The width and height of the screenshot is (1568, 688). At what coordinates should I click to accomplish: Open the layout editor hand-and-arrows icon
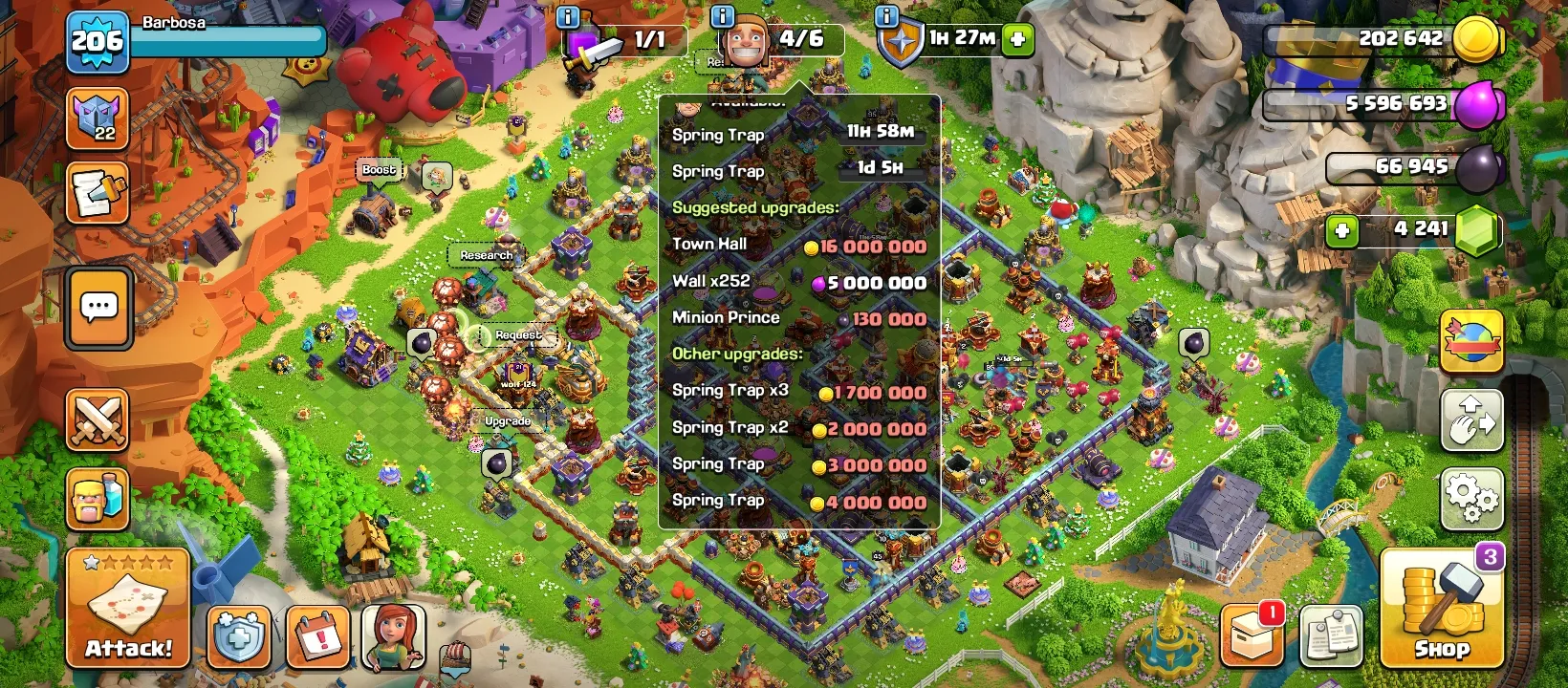point(1470,420)
